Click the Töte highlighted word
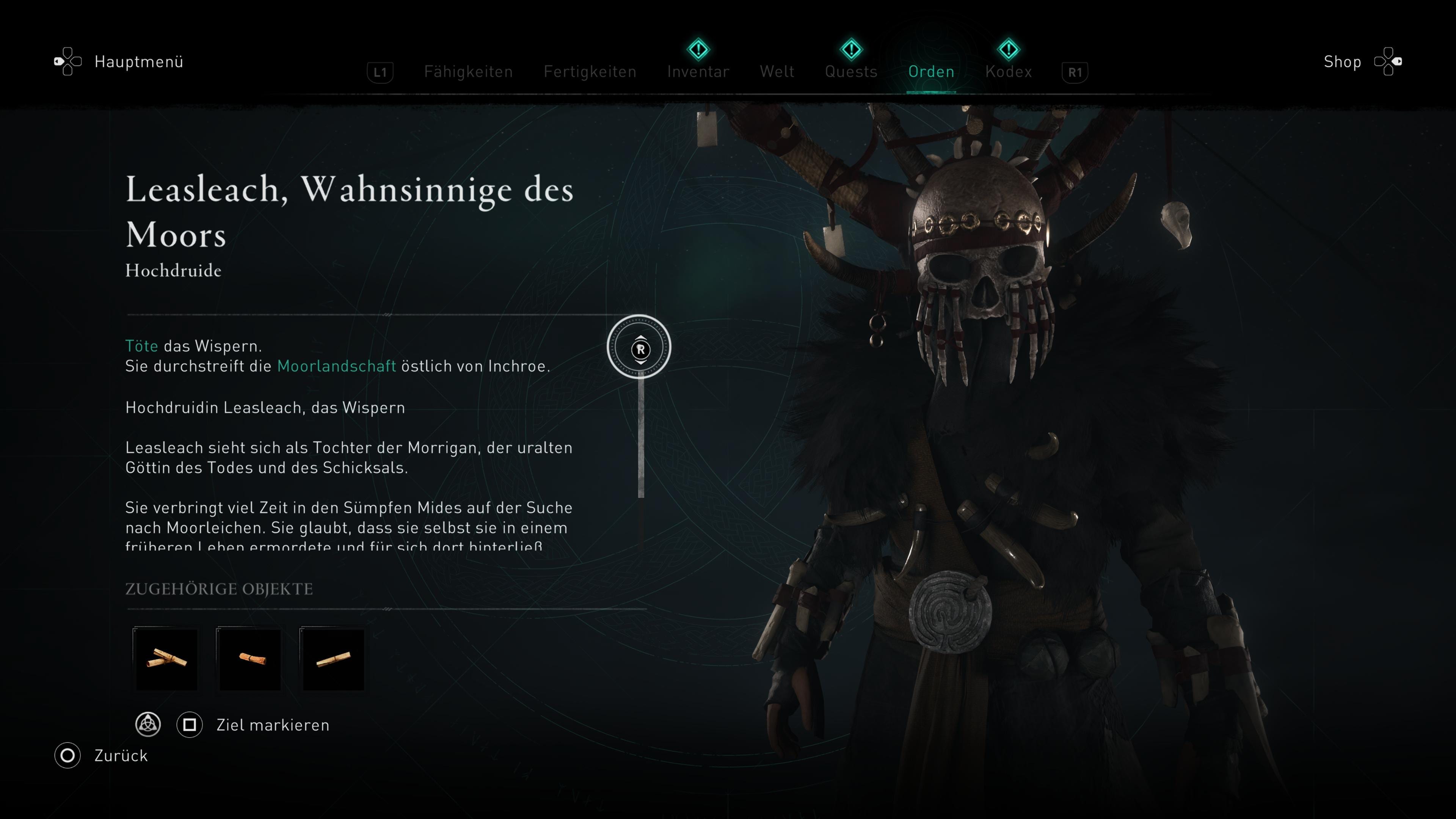Viewport: 1456px width, 819px height. click(x=141, y=345)
